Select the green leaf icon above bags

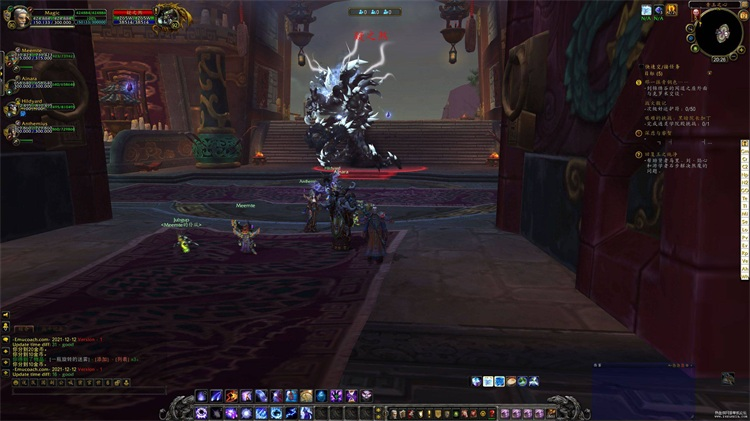pyautogui.click(x=523, y=381)
